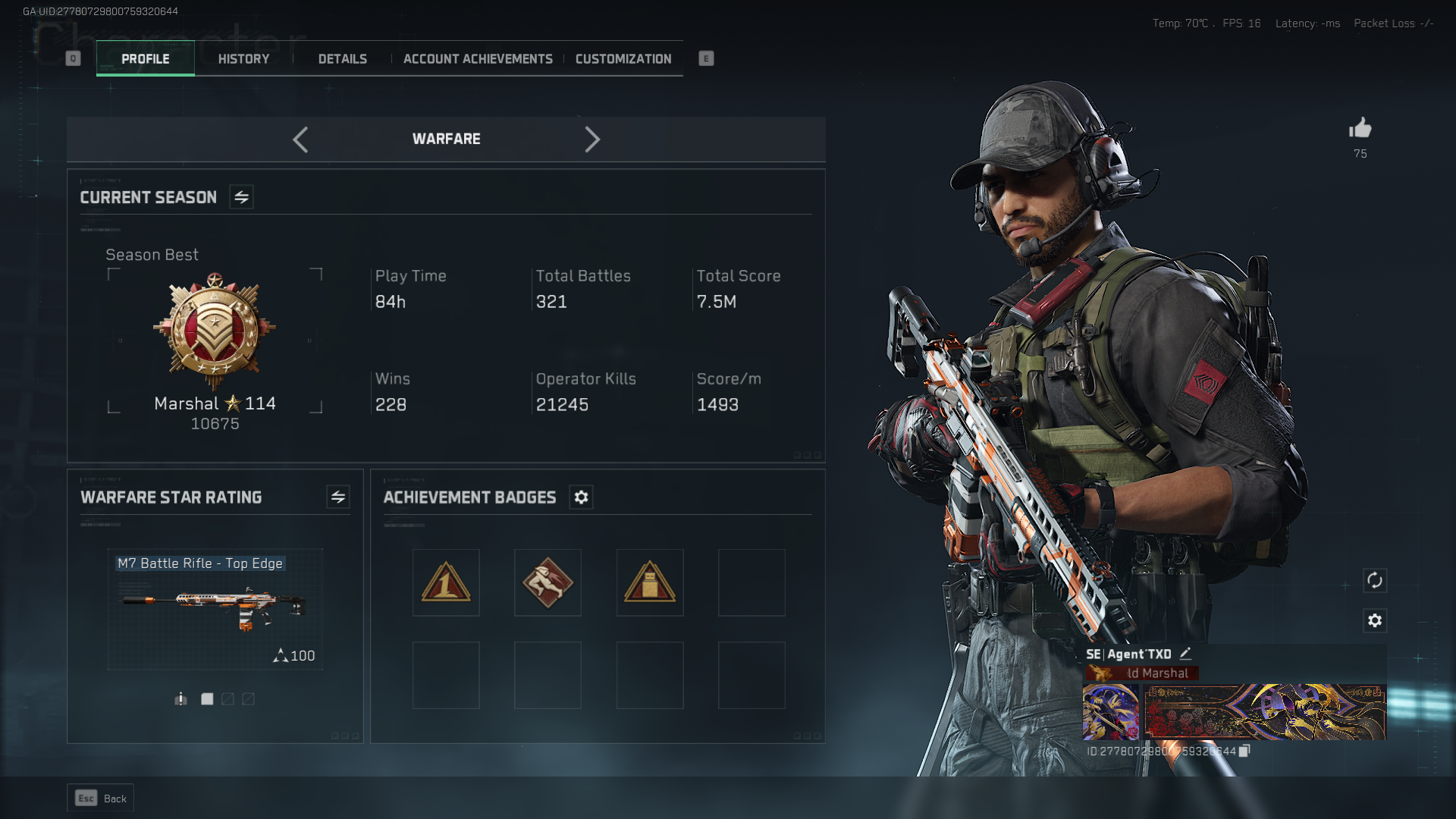This screenshot has height=819, width=1456.
Task: Open Achievement Badges gear settings
Action: tap(581, 497)
